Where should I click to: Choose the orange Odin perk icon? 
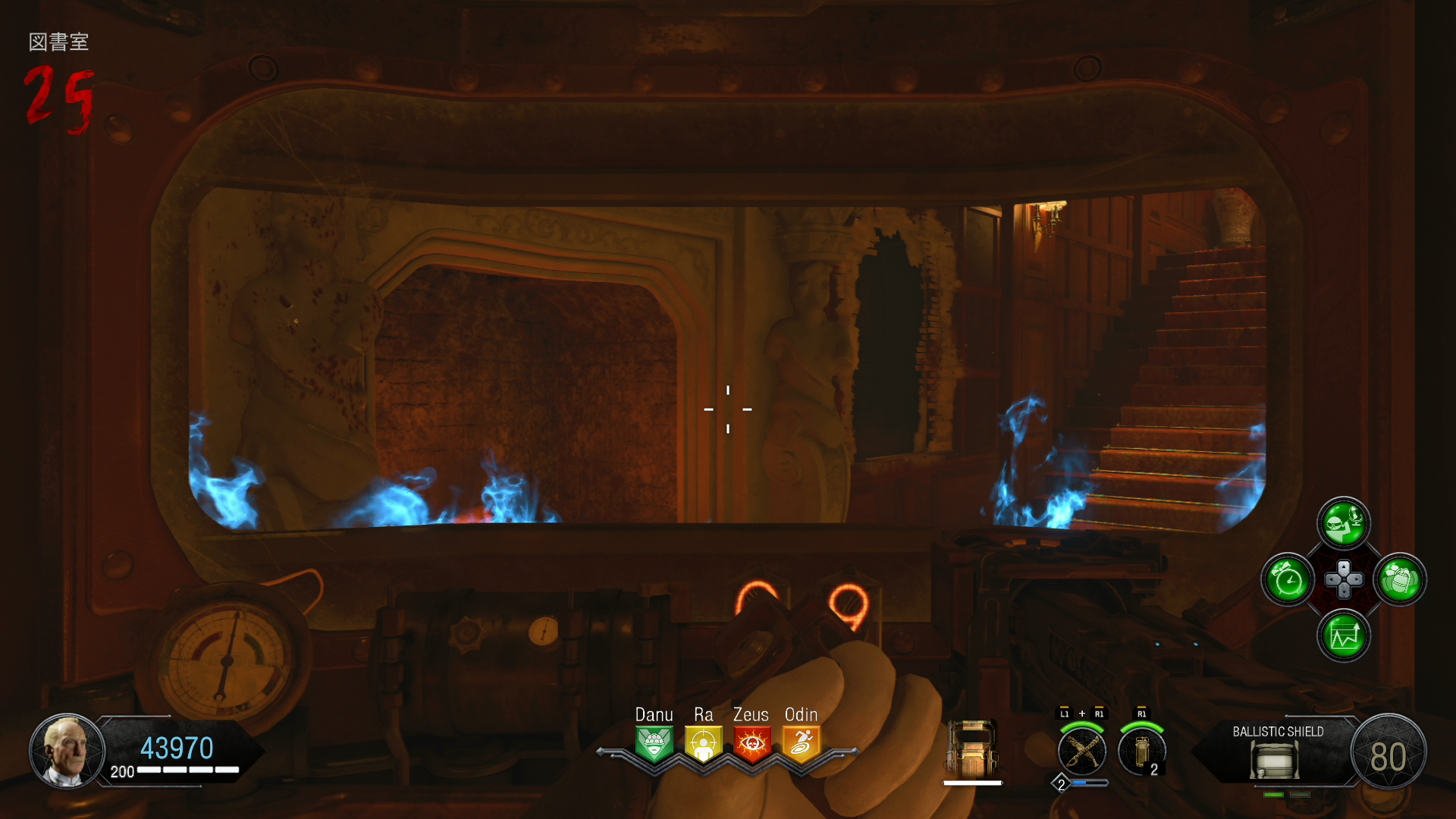(x=801, y=744)
